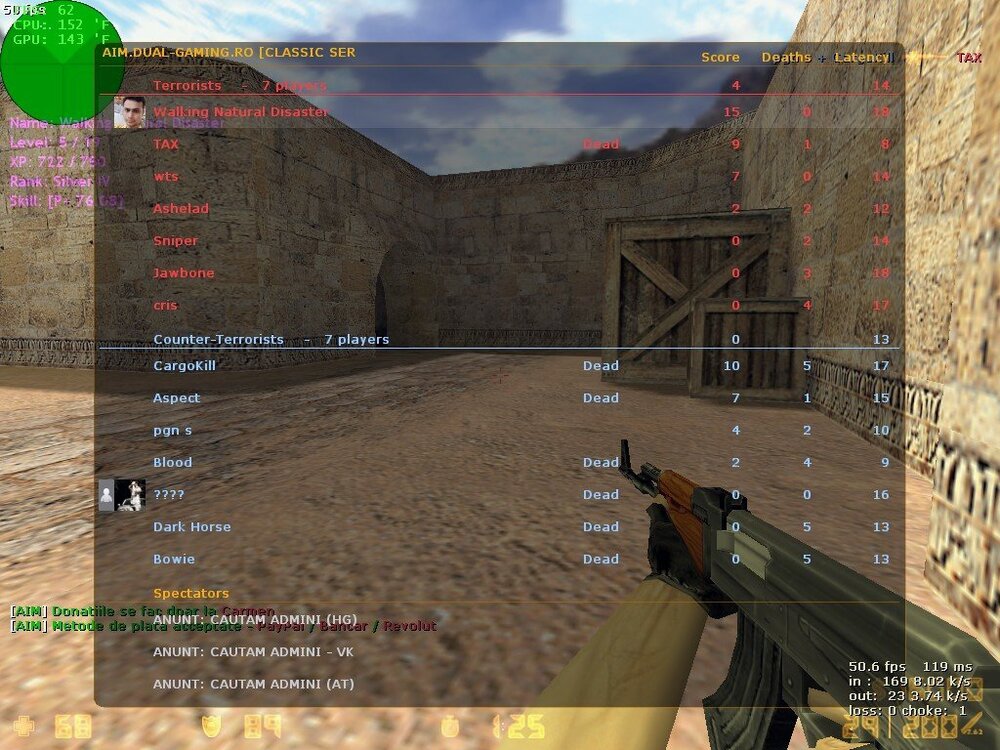Select CargoKill in the Counter-Terrorists list
The height and width of the screenshot is (750, 1000).
coord(184,365)
